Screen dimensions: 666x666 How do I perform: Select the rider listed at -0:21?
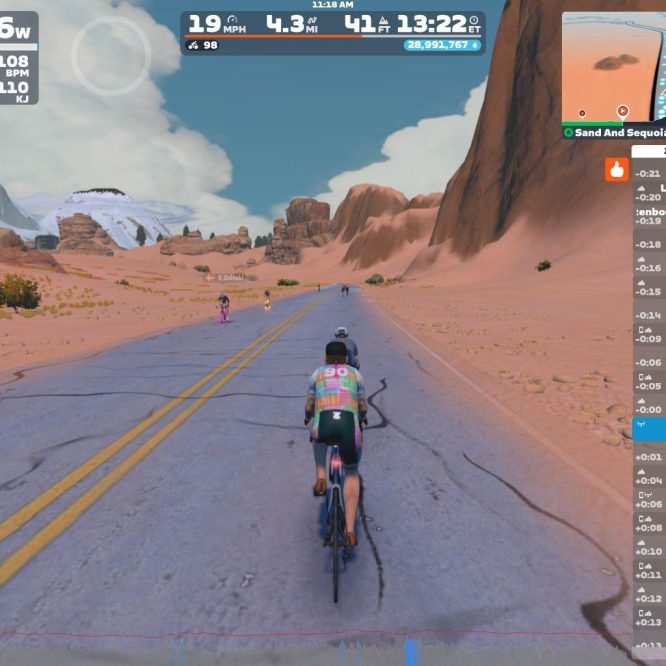[649, 174]
